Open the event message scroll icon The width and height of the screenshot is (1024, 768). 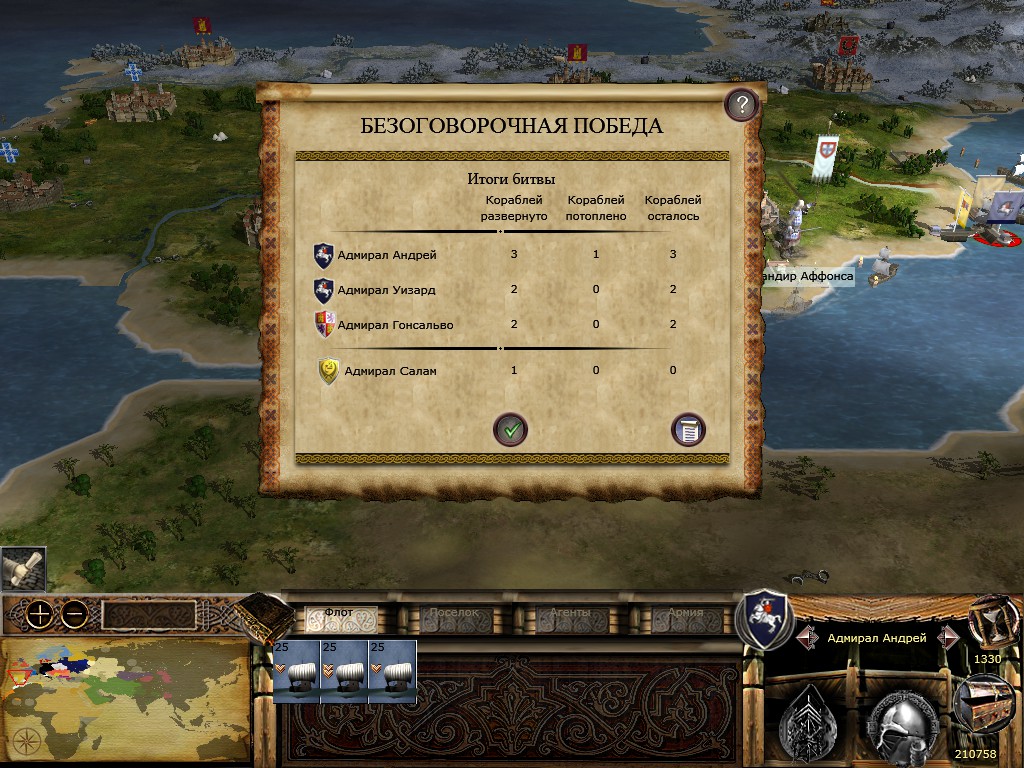click(x=22, y=569)
